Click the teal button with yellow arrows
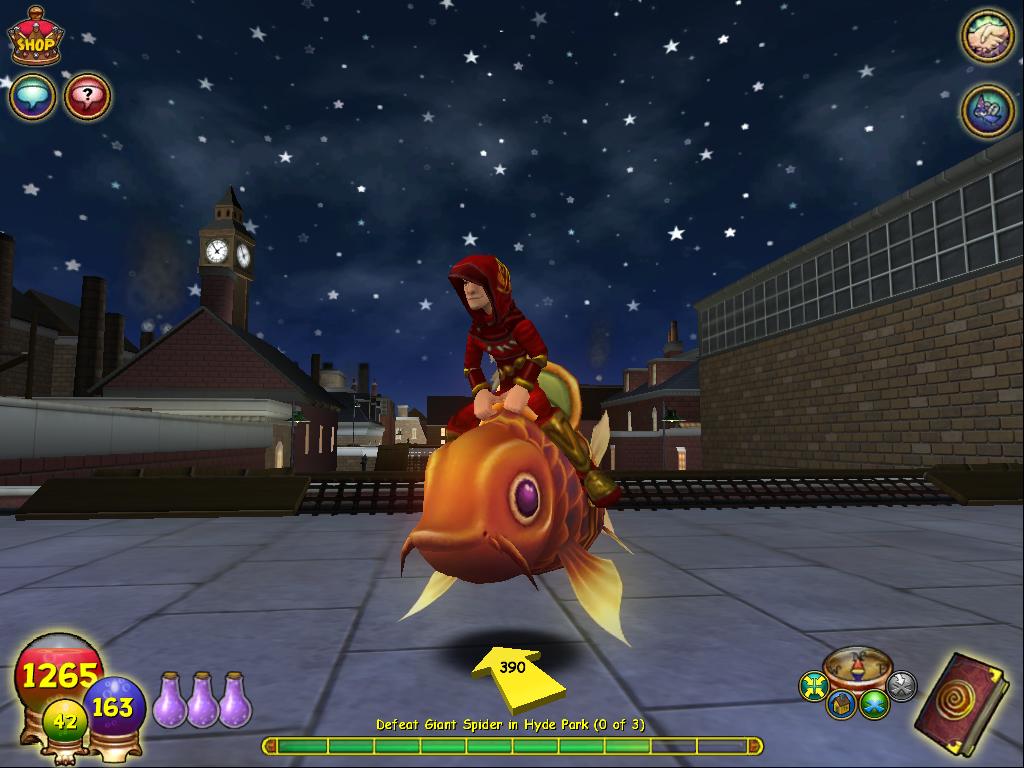The height and width of the screenshot is (768, 1024). click(x=814, y=686)
